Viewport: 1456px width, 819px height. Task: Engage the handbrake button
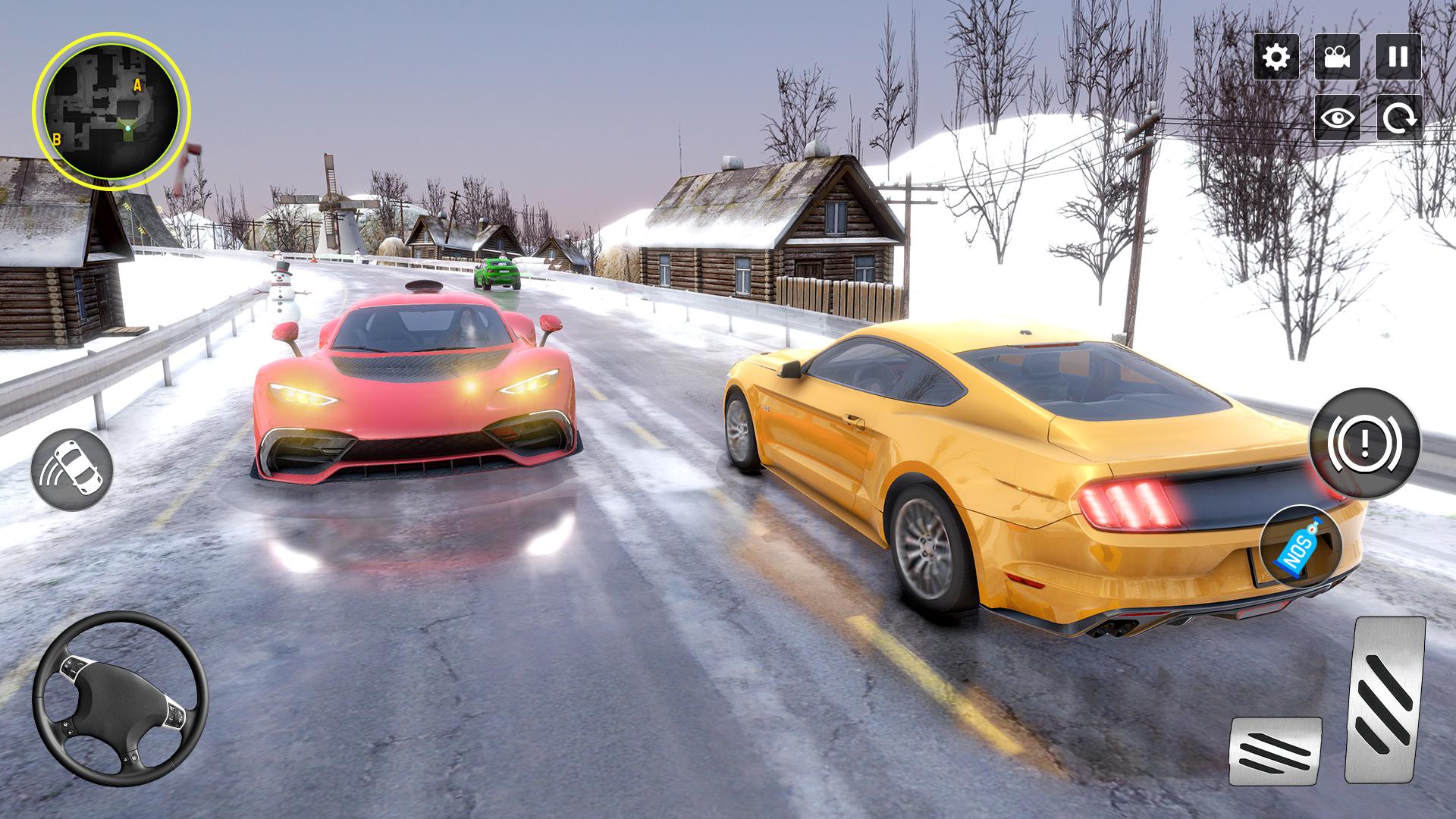tap(1364, 444)
